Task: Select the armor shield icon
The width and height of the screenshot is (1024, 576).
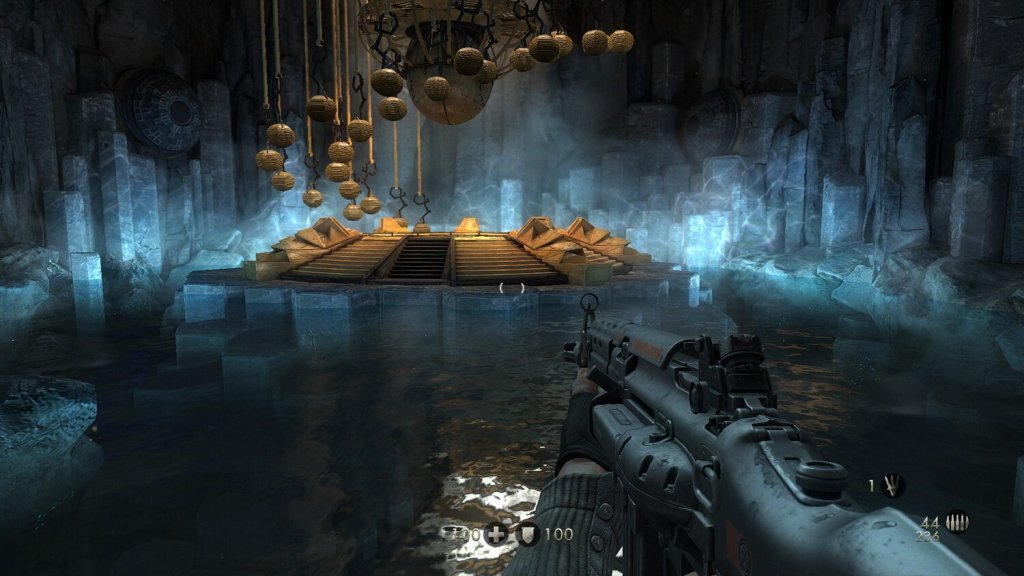Action: (x=528, y=534)
